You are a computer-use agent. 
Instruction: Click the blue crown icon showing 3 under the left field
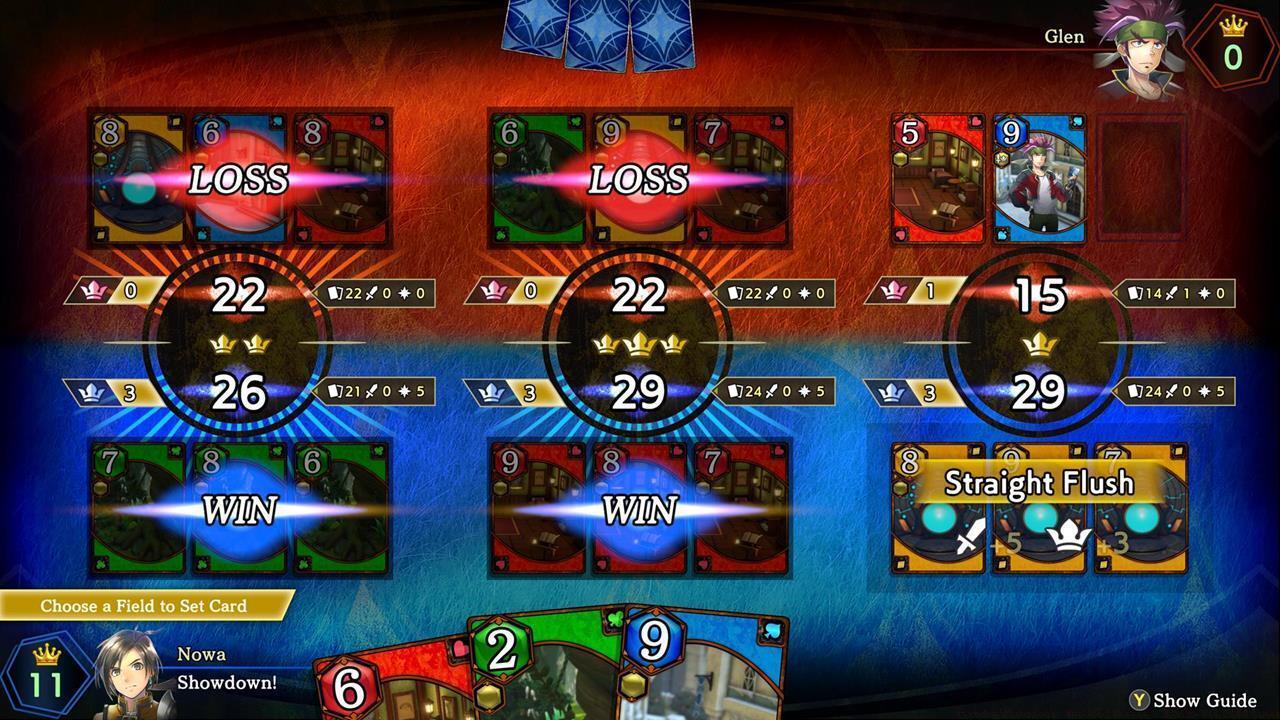pyautogui.click(x=93, y=390)
